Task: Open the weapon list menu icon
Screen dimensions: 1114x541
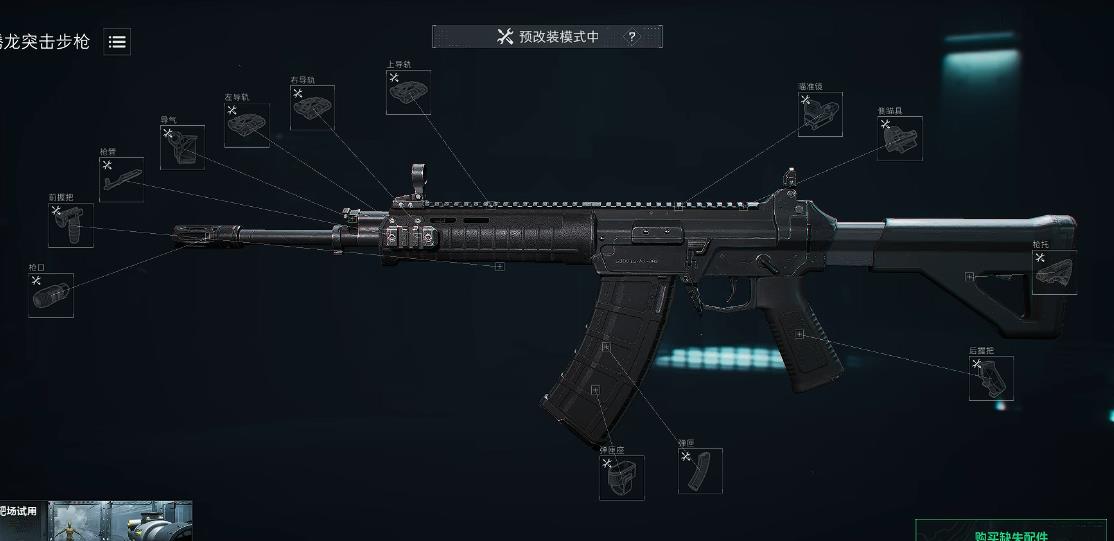Action: (117, 42)
